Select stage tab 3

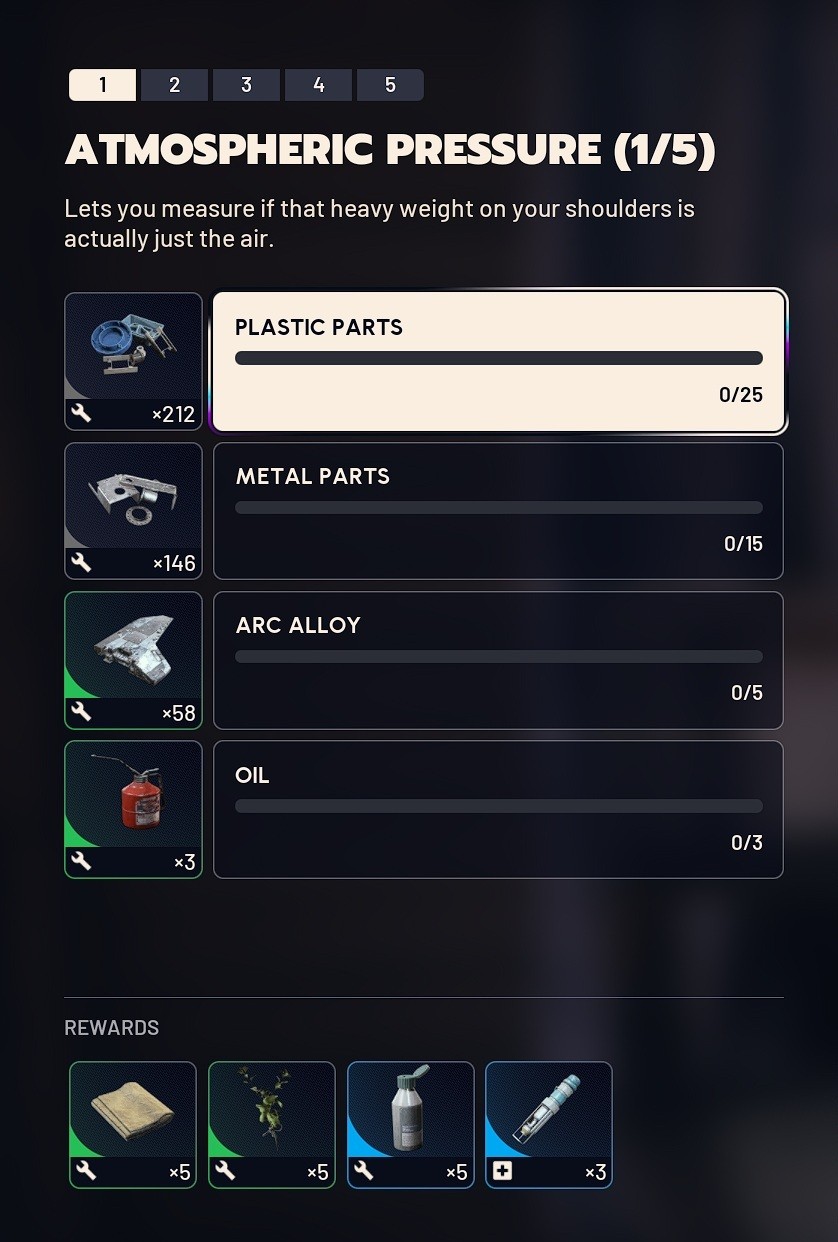coord(246,85)
